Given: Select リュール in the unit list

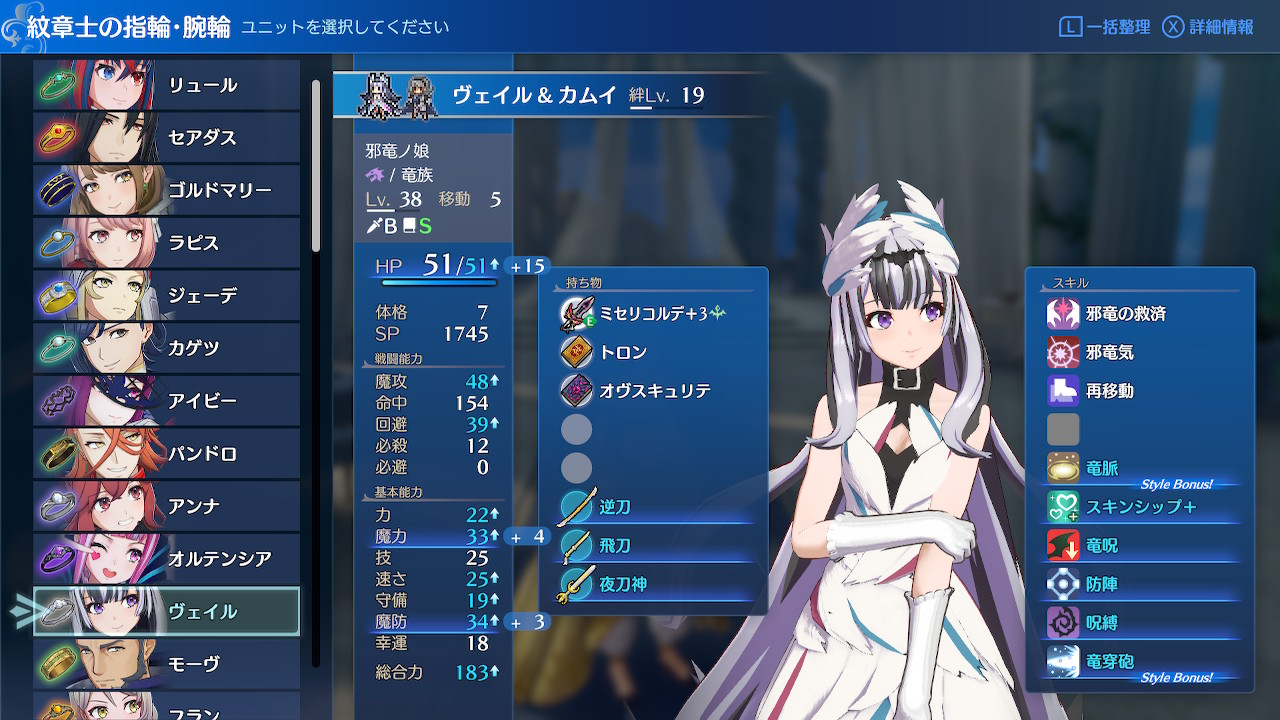Looking at the screenshot, I should tap(167, 85).
